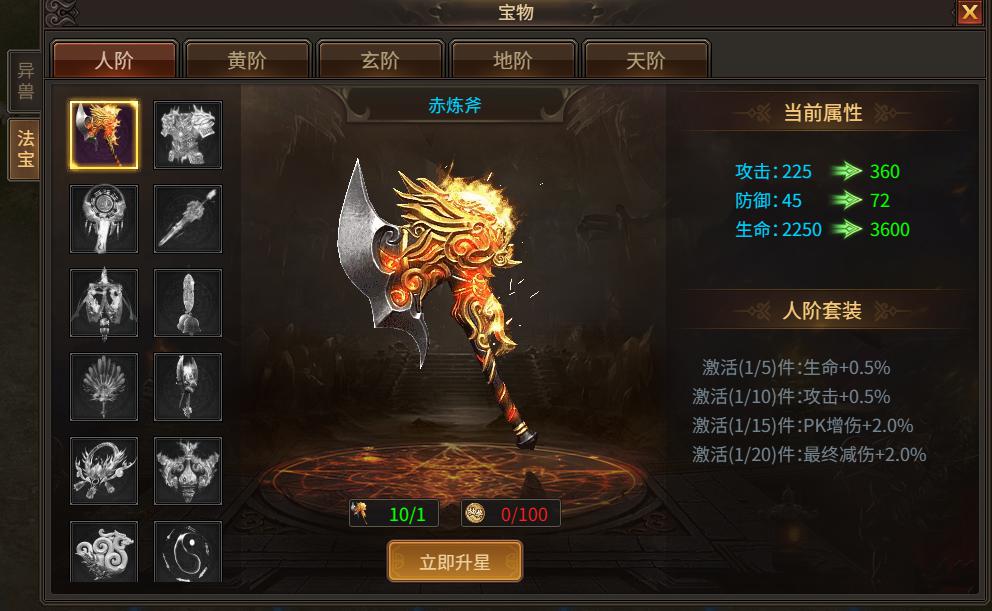
Task: Show the 地阶 tier tab
Action: click(513, 60)
